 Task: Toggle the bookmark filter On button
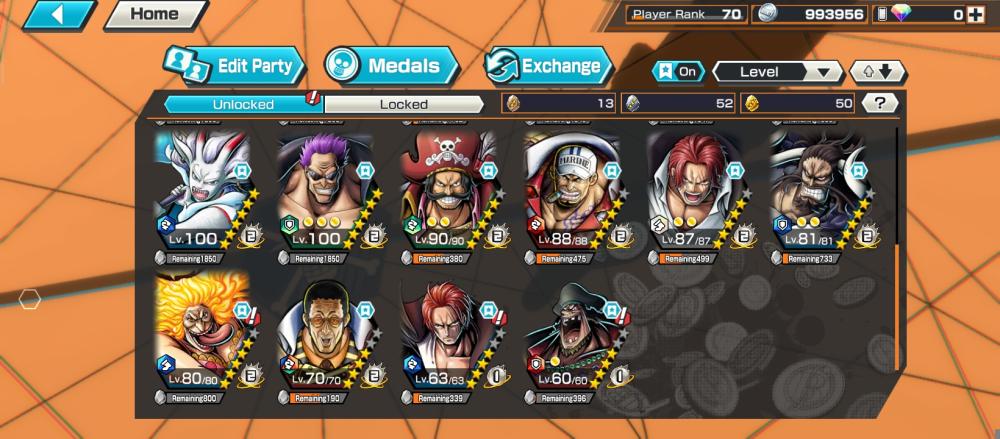[678, 72]
